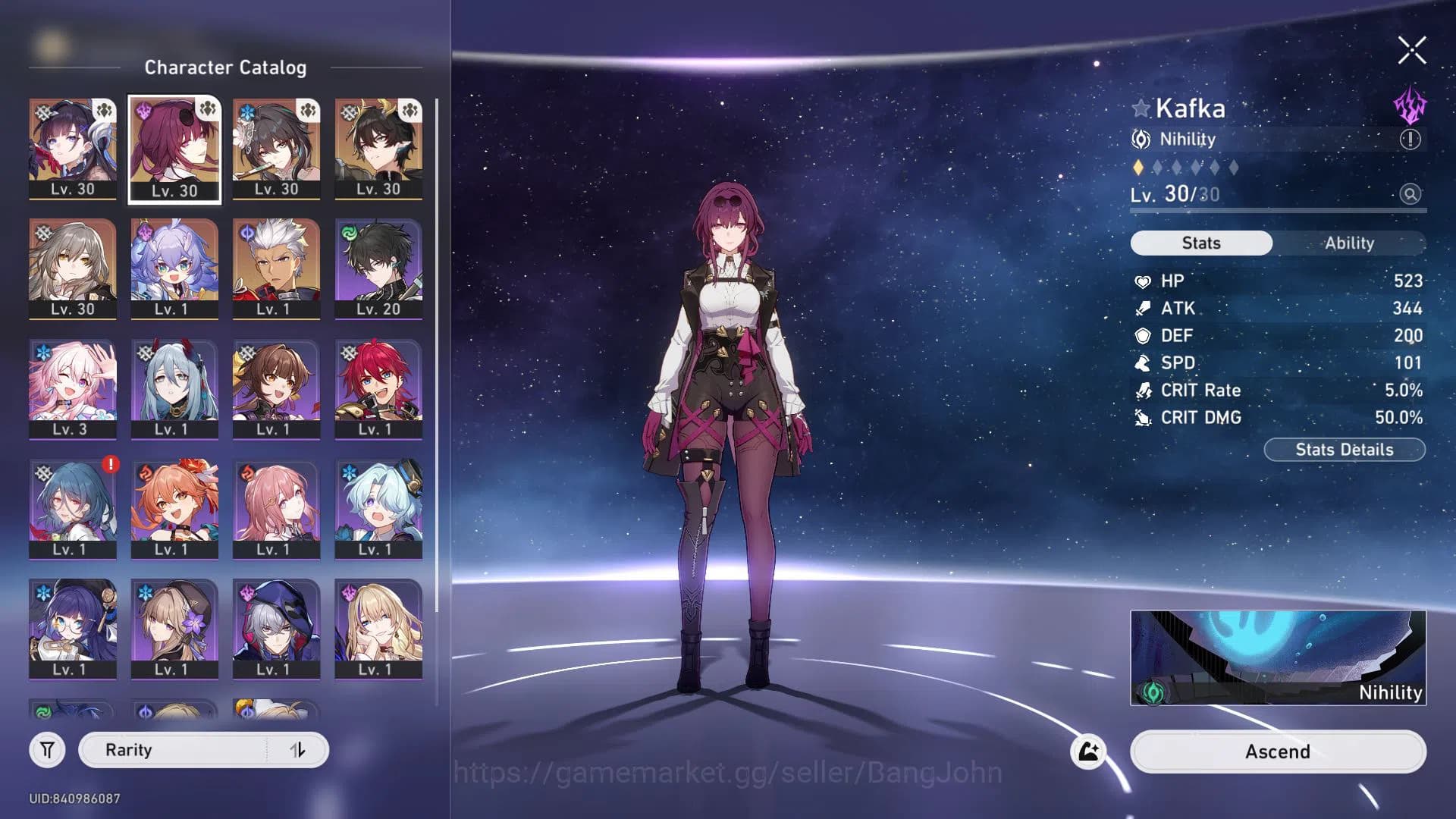Open the filter funnel options

[x=47, y=749]
